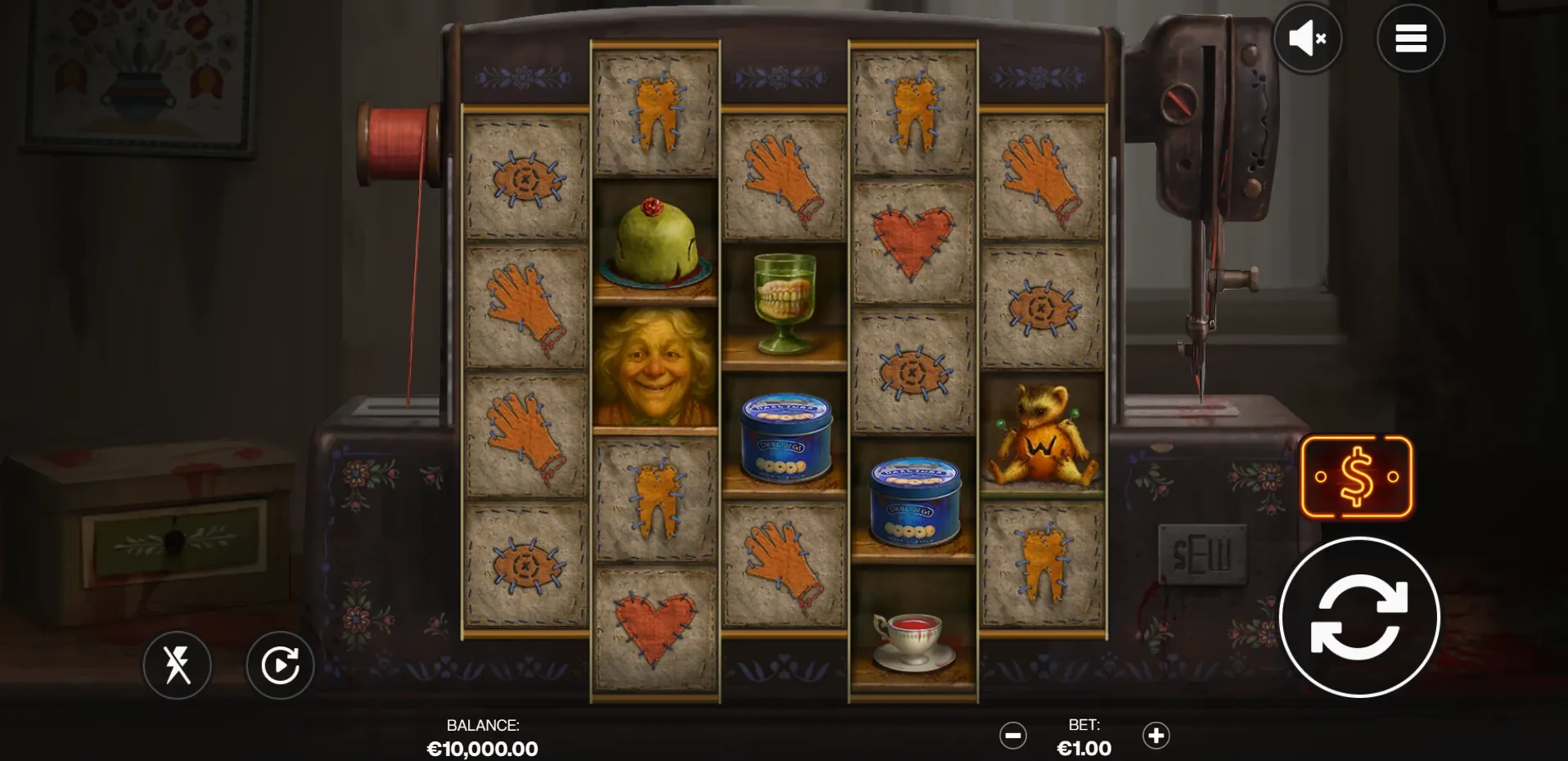Open the hamburger menu

click(1410, 38)
